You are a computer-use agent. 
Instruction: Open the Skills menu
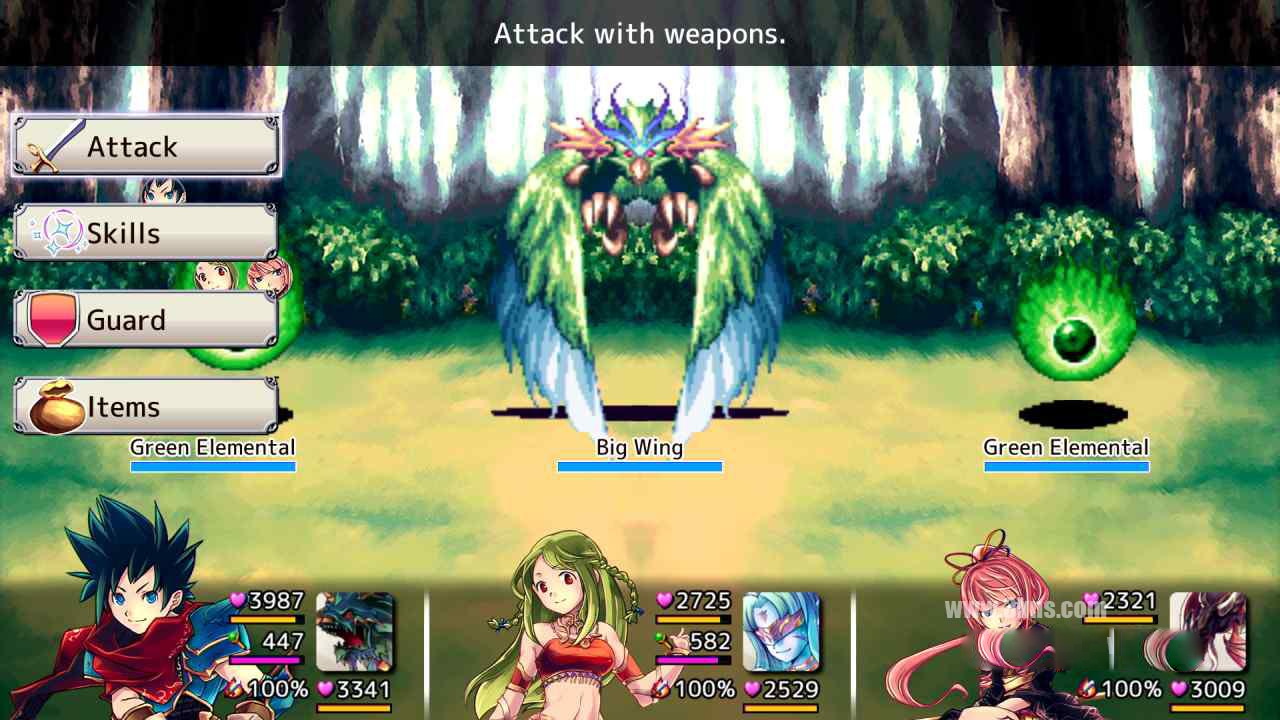pyautogui.click(x=146, y=233)
